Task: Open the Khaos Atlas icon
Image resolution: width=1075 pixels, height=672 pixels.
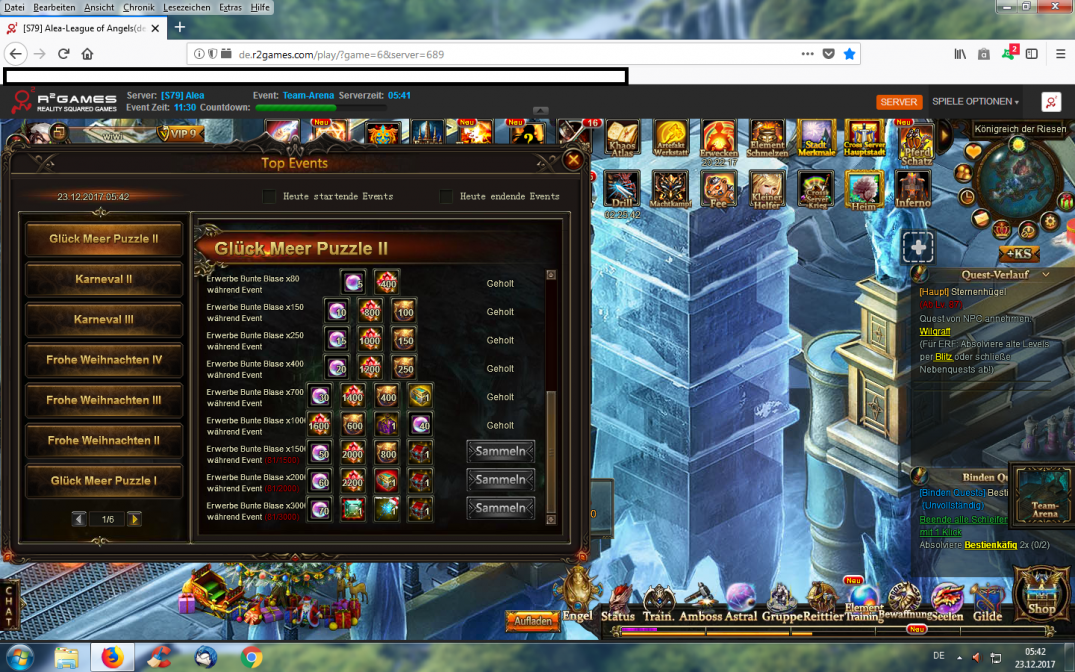Action: pos(622,139)
